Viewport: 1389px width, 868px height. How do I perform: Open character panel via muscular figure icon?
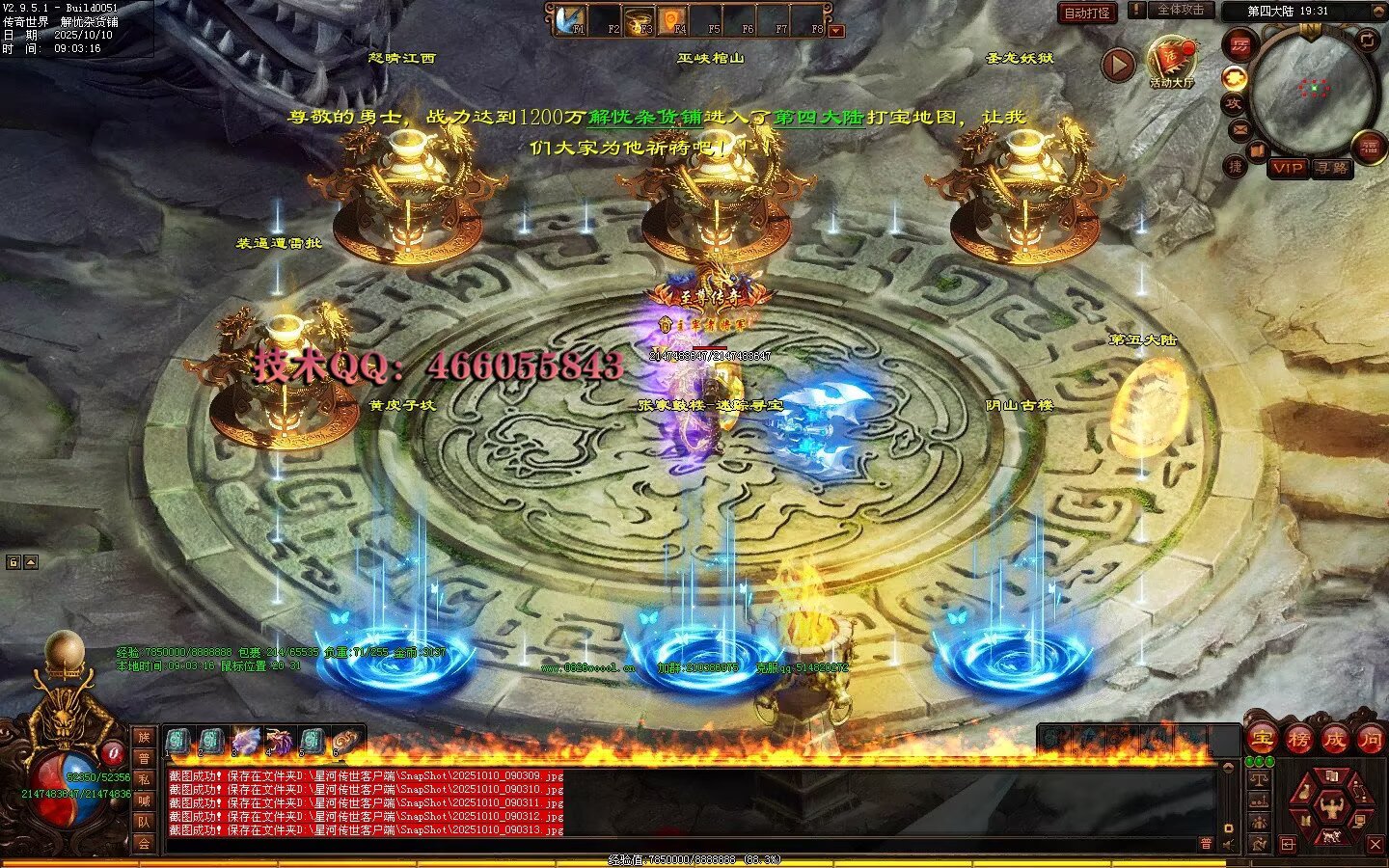click(1331, 806)
